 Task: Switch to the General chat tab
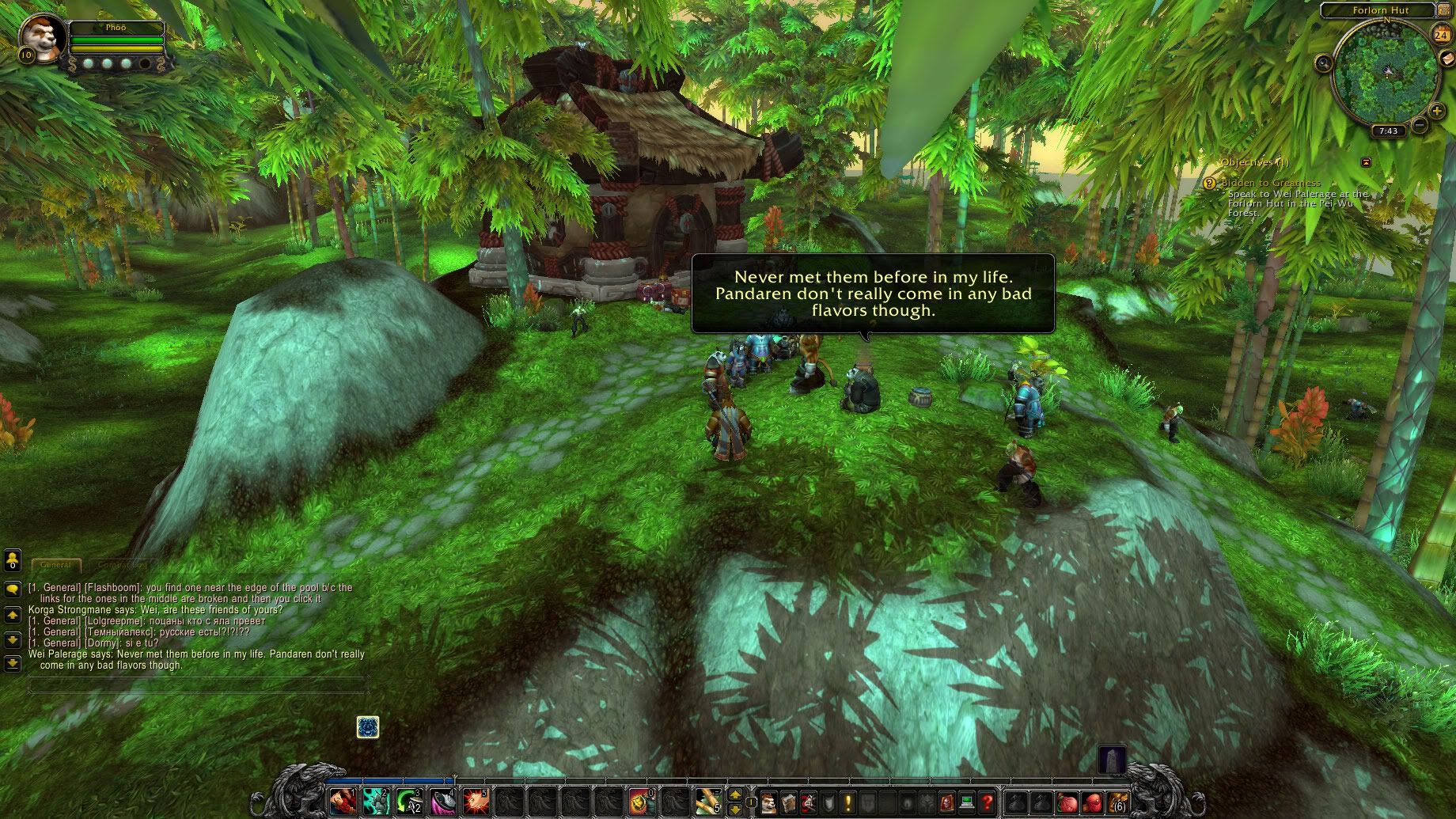pyautogui.click(x=55, y=565)
